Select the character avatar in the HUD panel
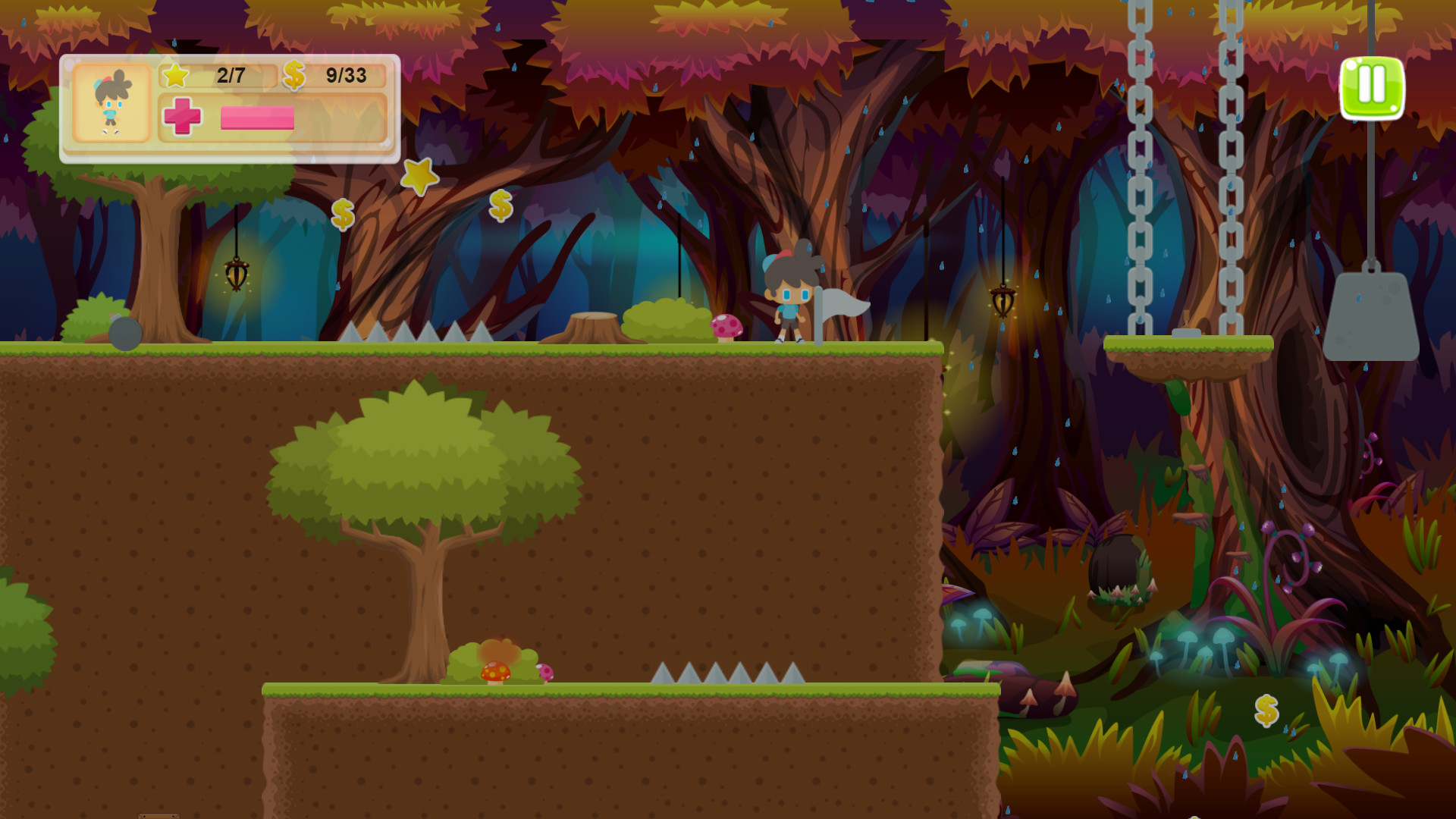 (114, 104)
